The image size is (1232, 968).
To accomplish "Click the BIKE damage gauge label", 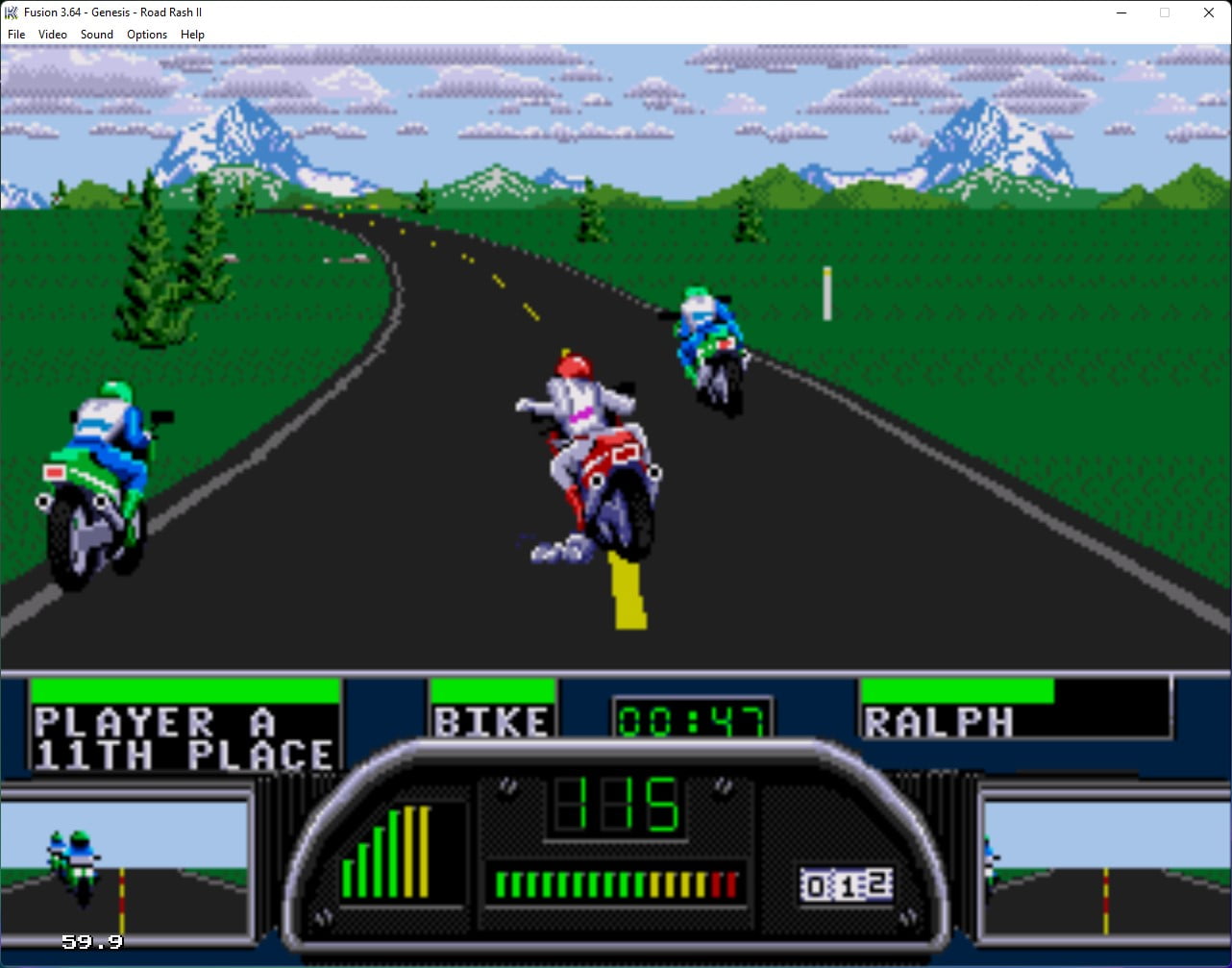I will click(492, 720).
